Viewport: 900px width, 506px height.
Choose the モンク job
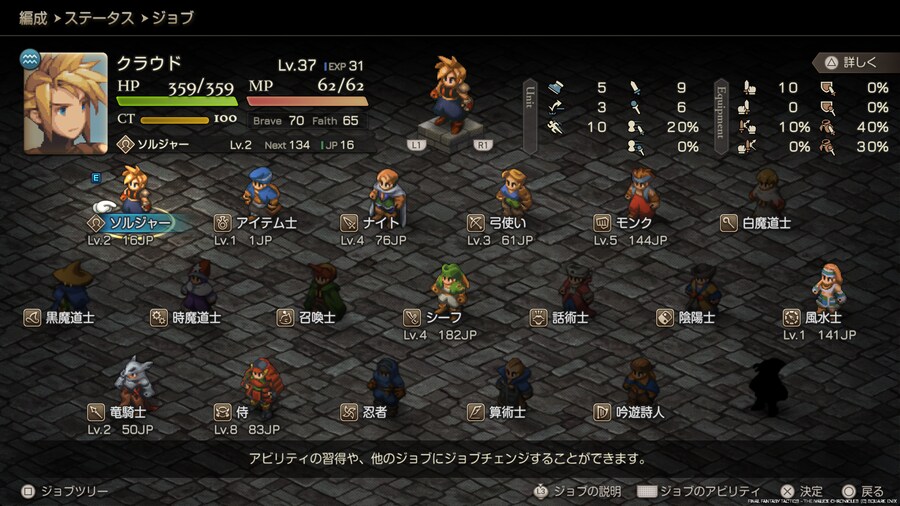click(633, 223)
